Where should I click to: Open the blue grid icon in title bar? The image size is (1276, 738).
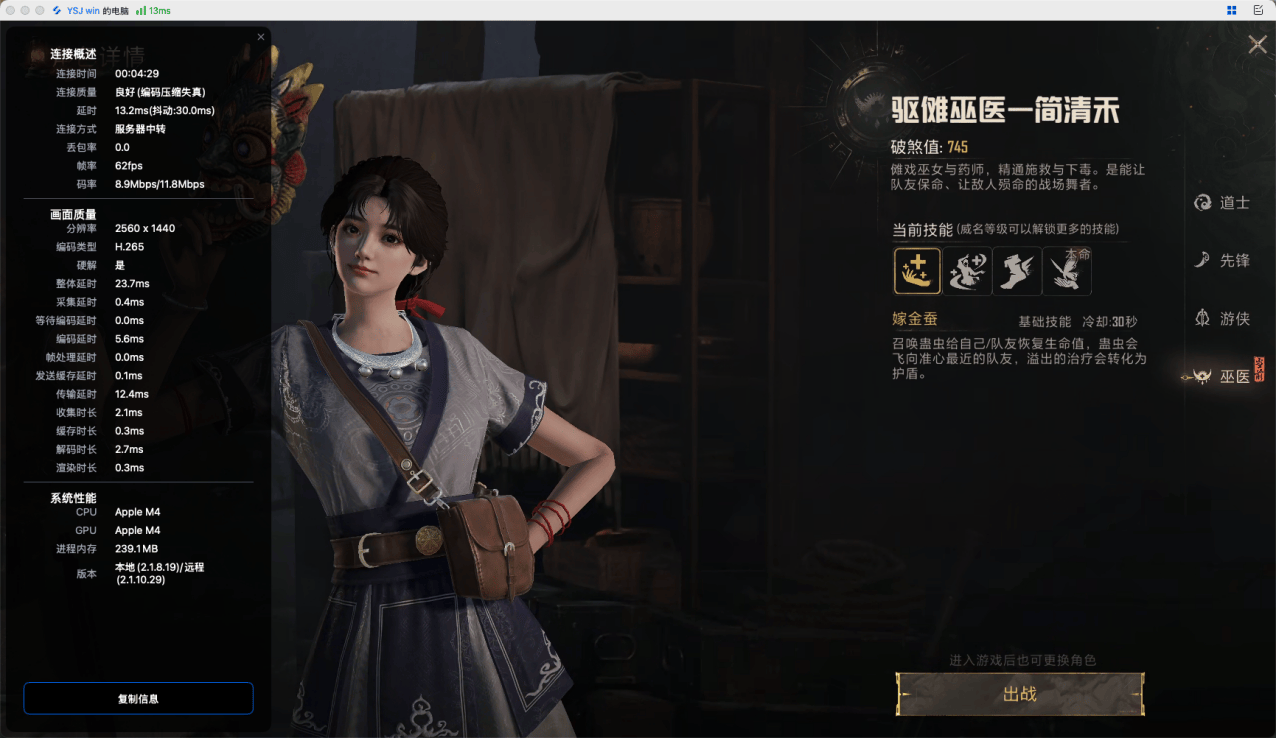(1232, 10)
